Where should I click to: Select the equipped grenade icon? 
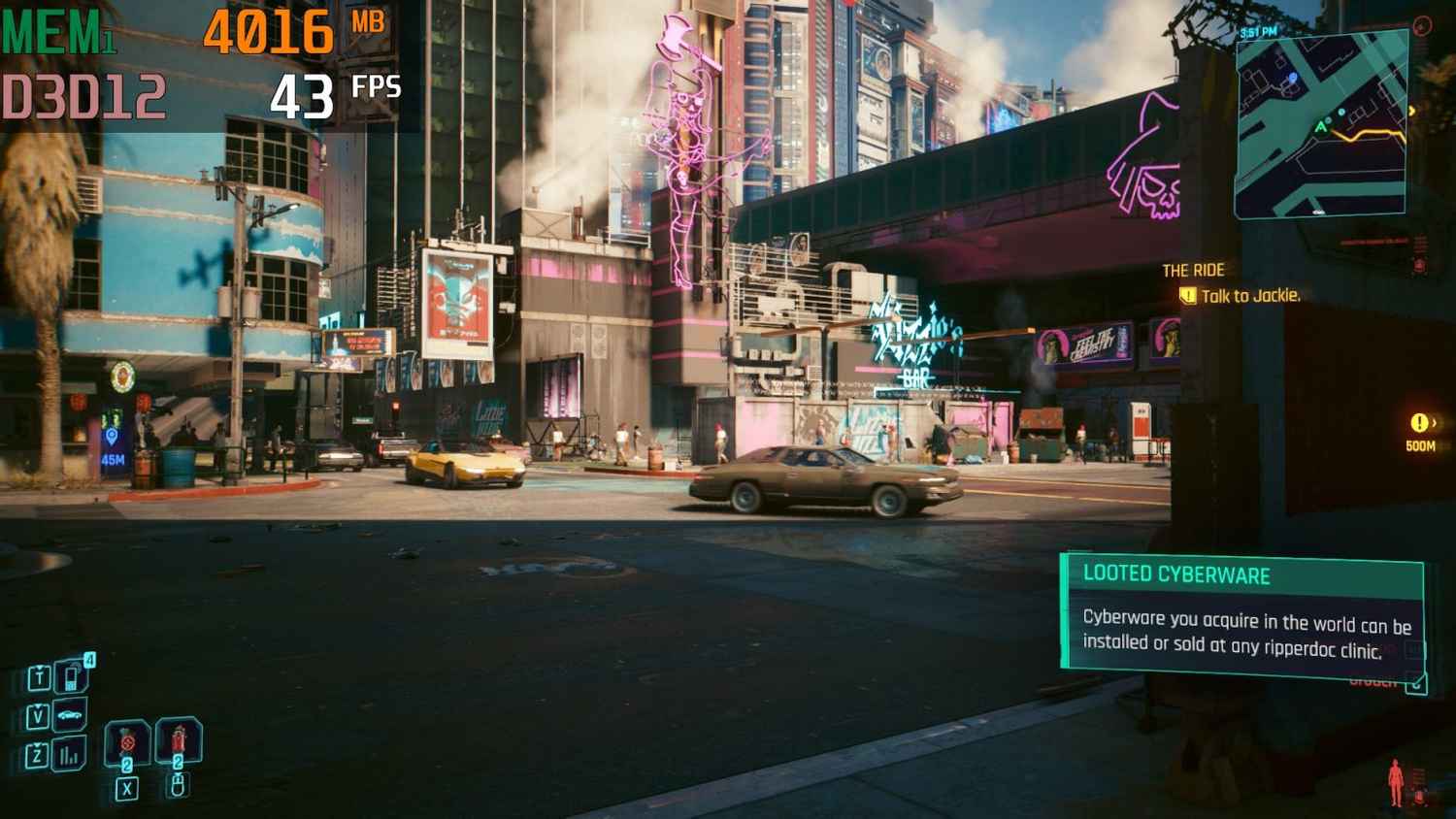pyautogui.click(x=126, y=739)
